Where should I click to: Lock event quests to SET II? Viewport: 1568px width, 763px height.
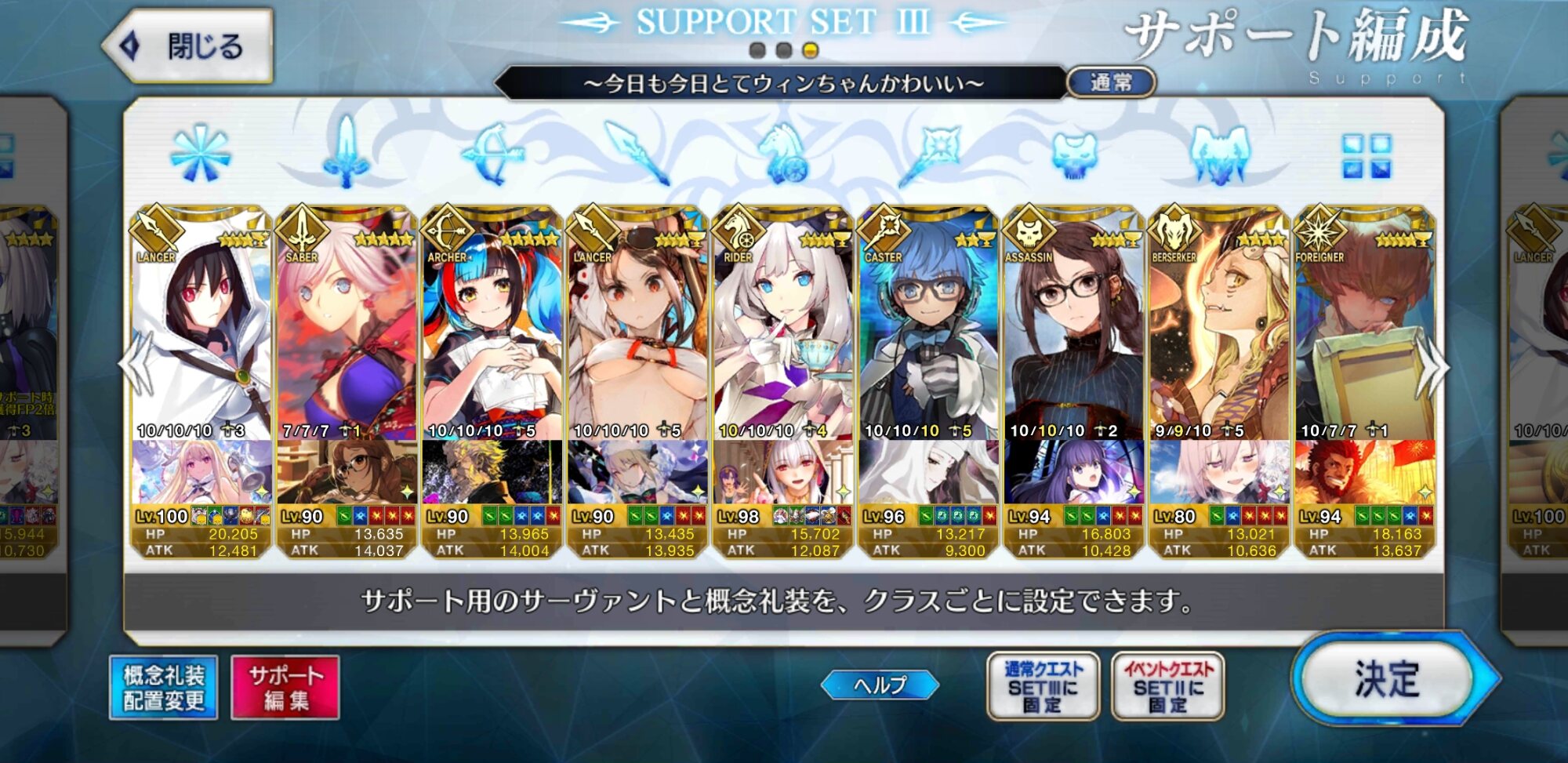click(x=1167, y=687)
